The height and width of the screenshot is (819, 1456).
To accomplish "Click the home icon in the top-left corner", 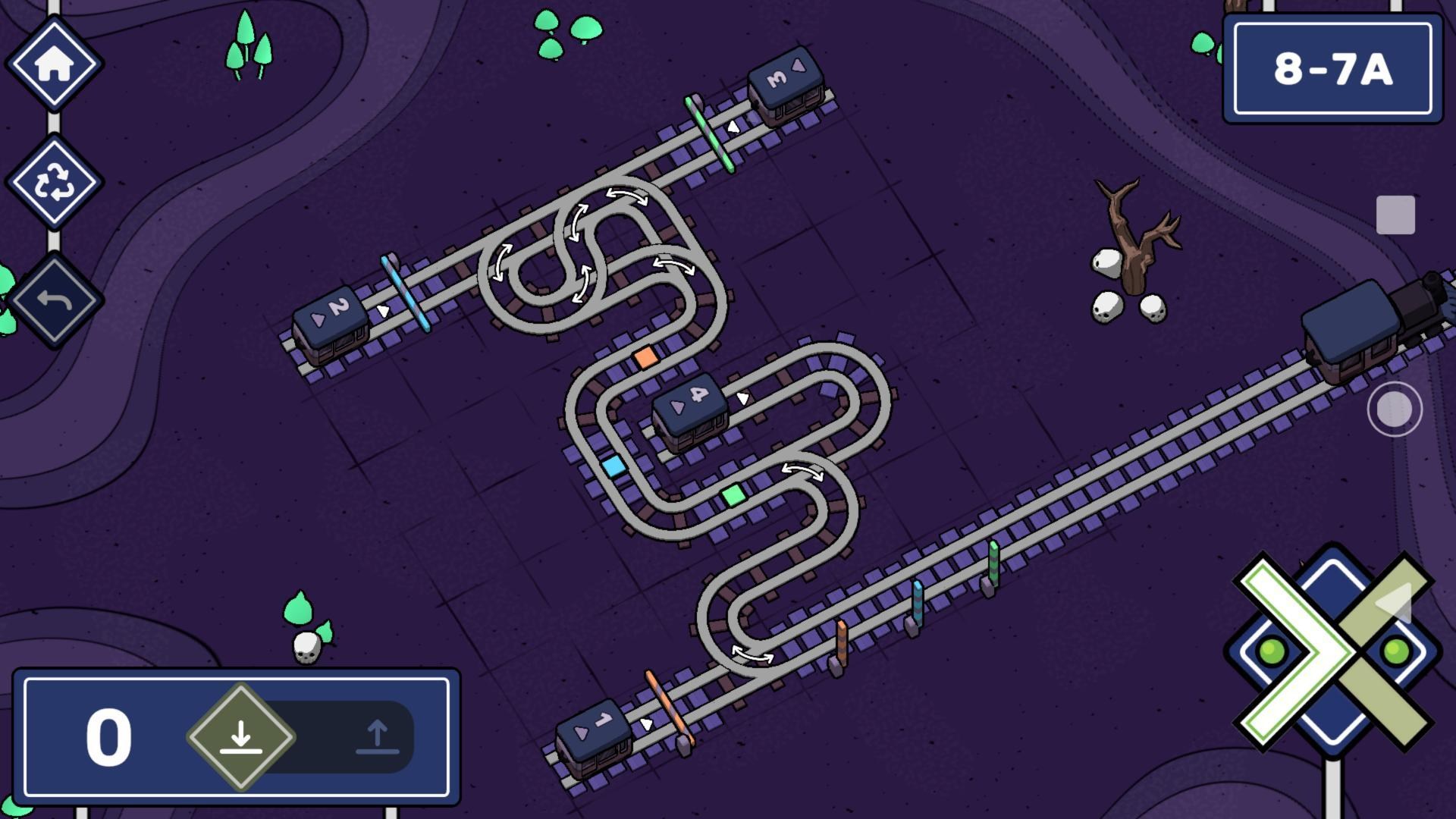I will (55, 62).
